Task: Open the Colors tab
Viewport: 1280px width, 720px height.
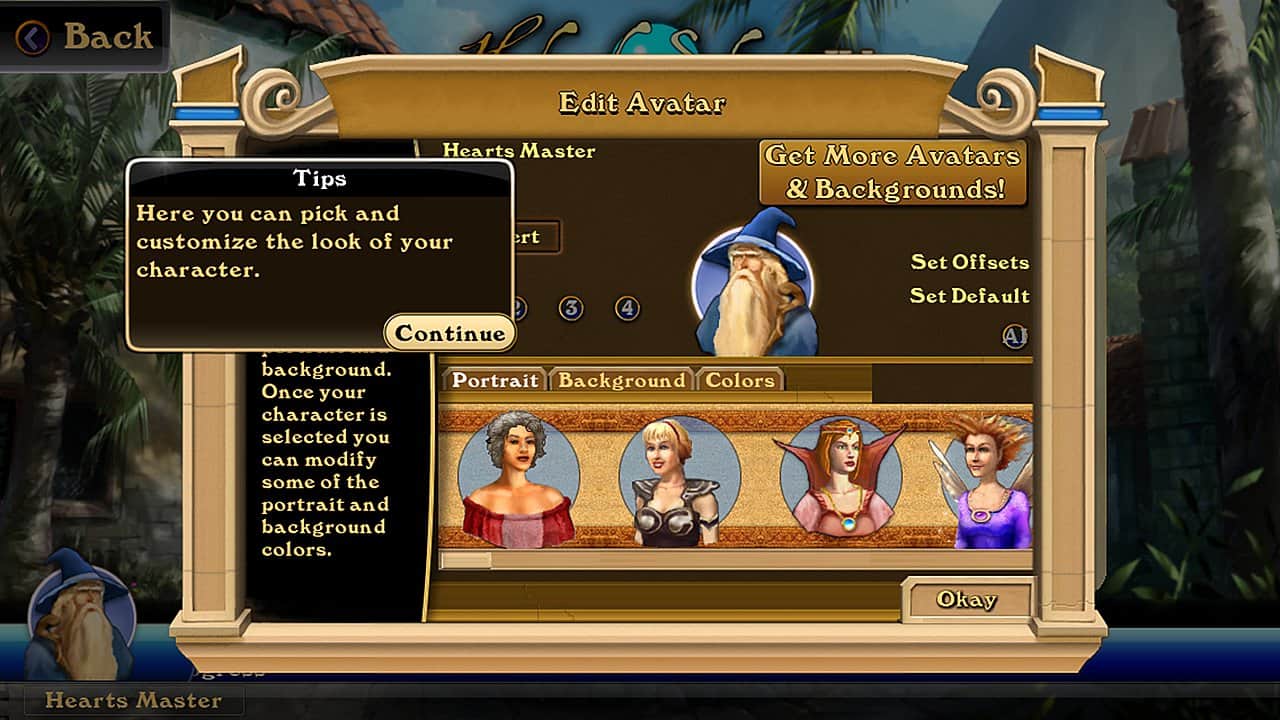Action: (740, 380)
